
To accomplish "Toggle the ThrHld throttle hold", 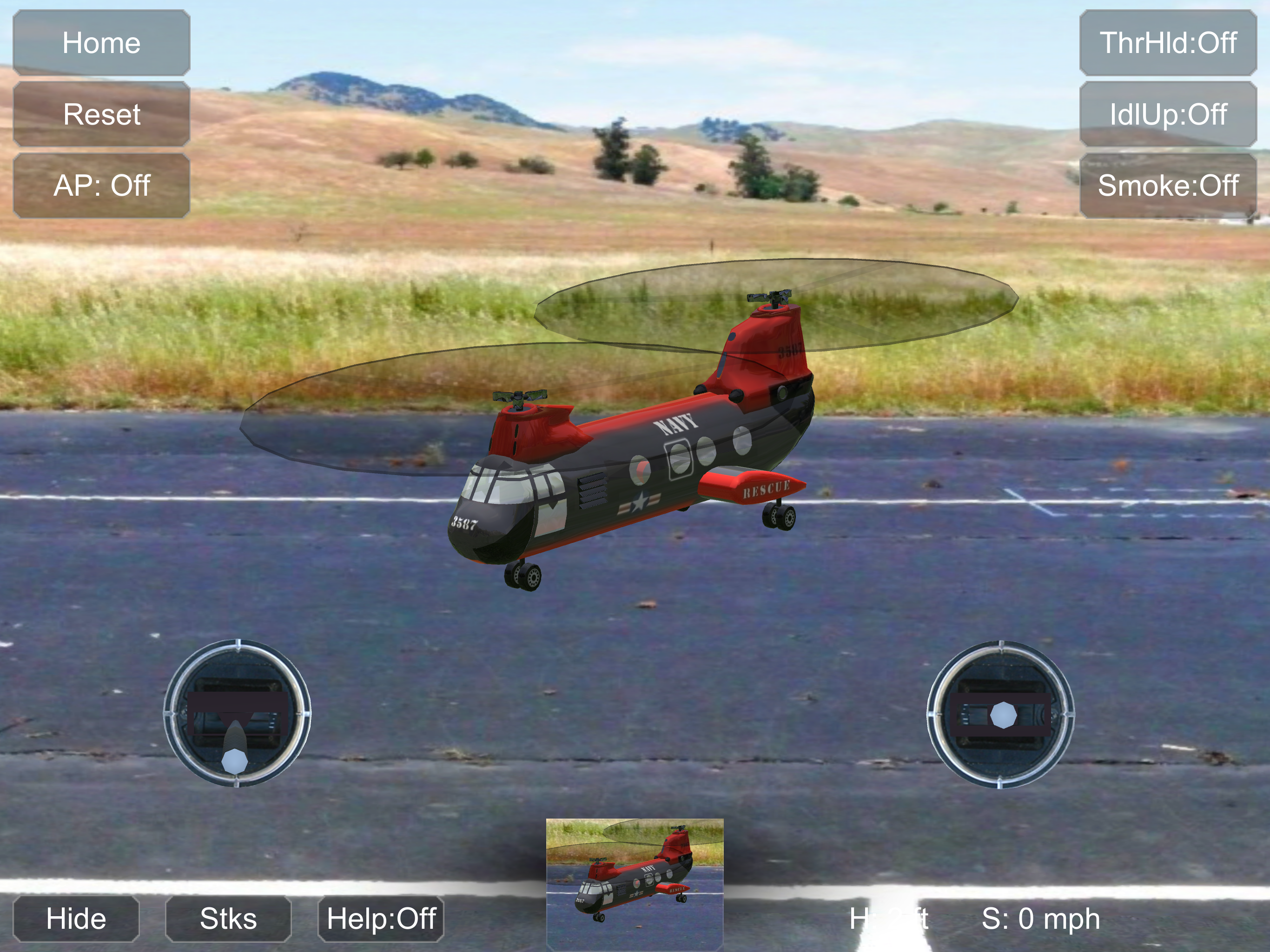I will click(1167, 43).
